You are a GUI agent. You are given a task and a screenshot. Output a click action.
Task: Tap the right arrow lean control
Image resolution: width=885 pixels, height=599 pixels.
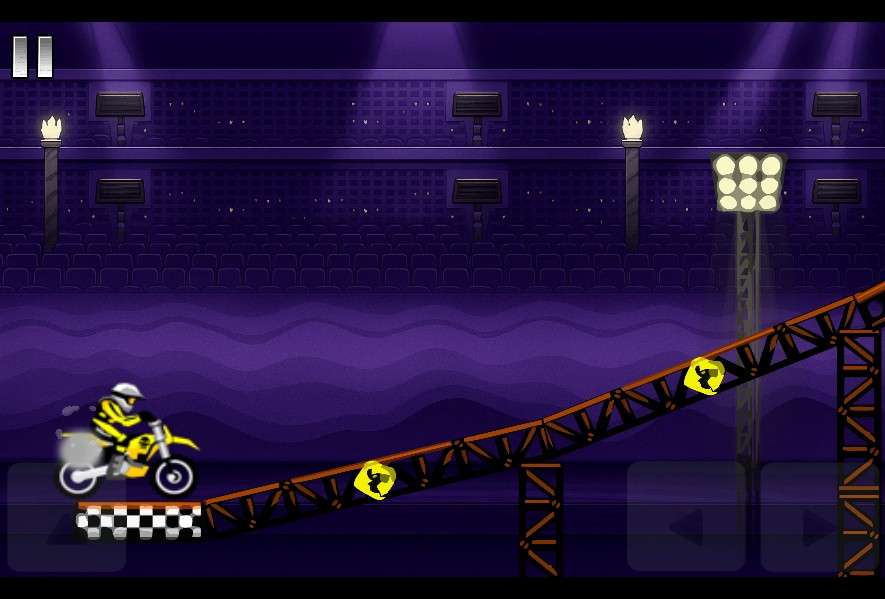(817, 516)
